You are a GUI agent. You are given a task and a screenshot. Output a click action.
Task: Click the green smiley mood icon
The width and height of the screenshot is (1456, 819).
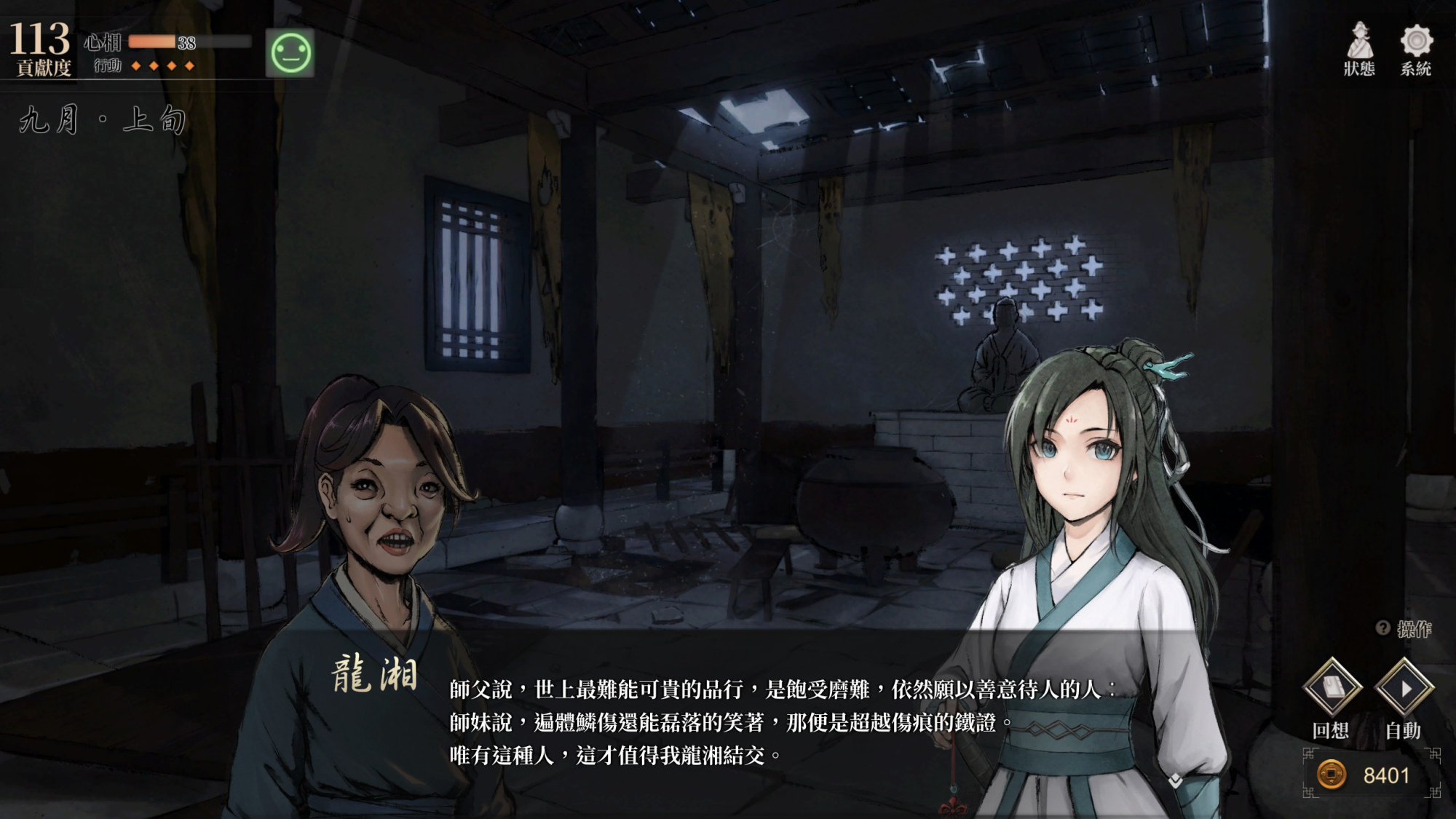tap(290, 53)
